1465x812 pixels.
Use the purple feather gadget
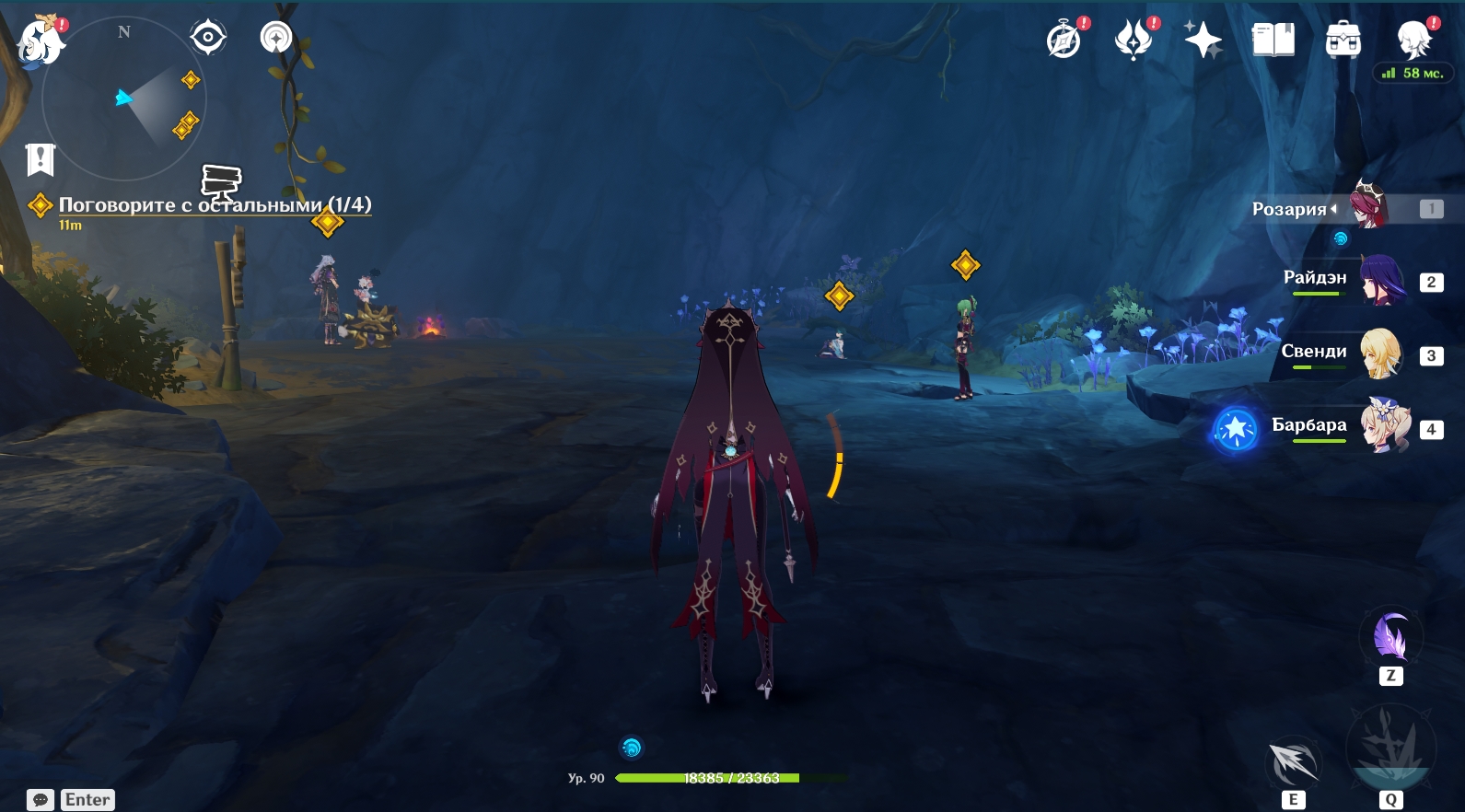click(1390, 637)
